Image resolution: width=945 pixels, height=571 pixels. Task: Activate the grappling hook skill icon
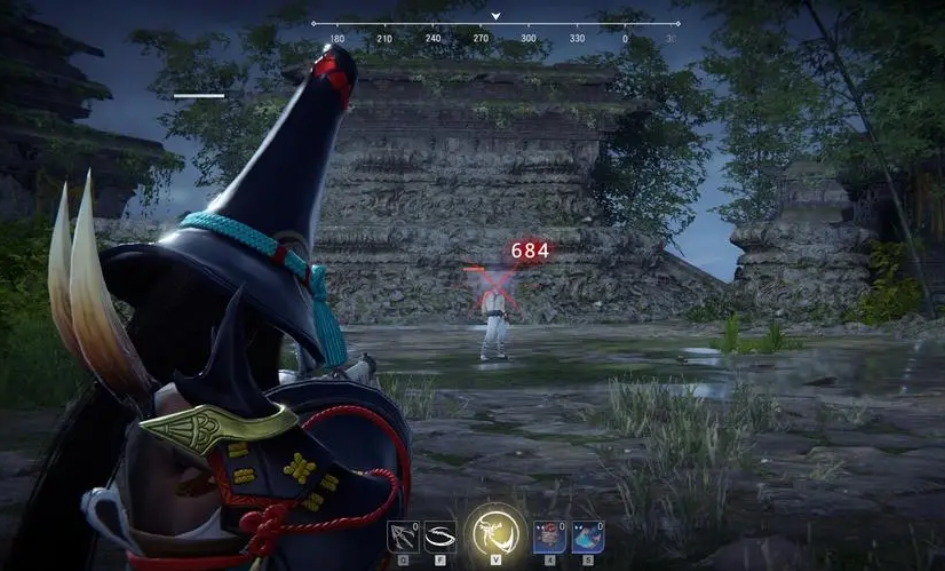[403, 536]
